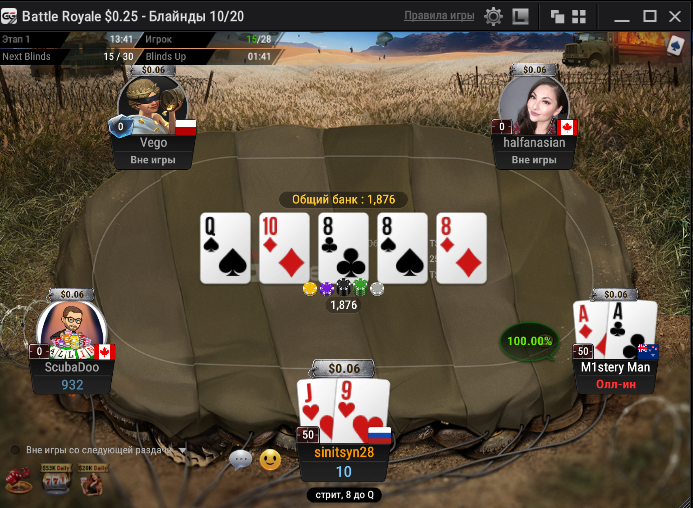Minimize the poker table window

tap(621, 16)
